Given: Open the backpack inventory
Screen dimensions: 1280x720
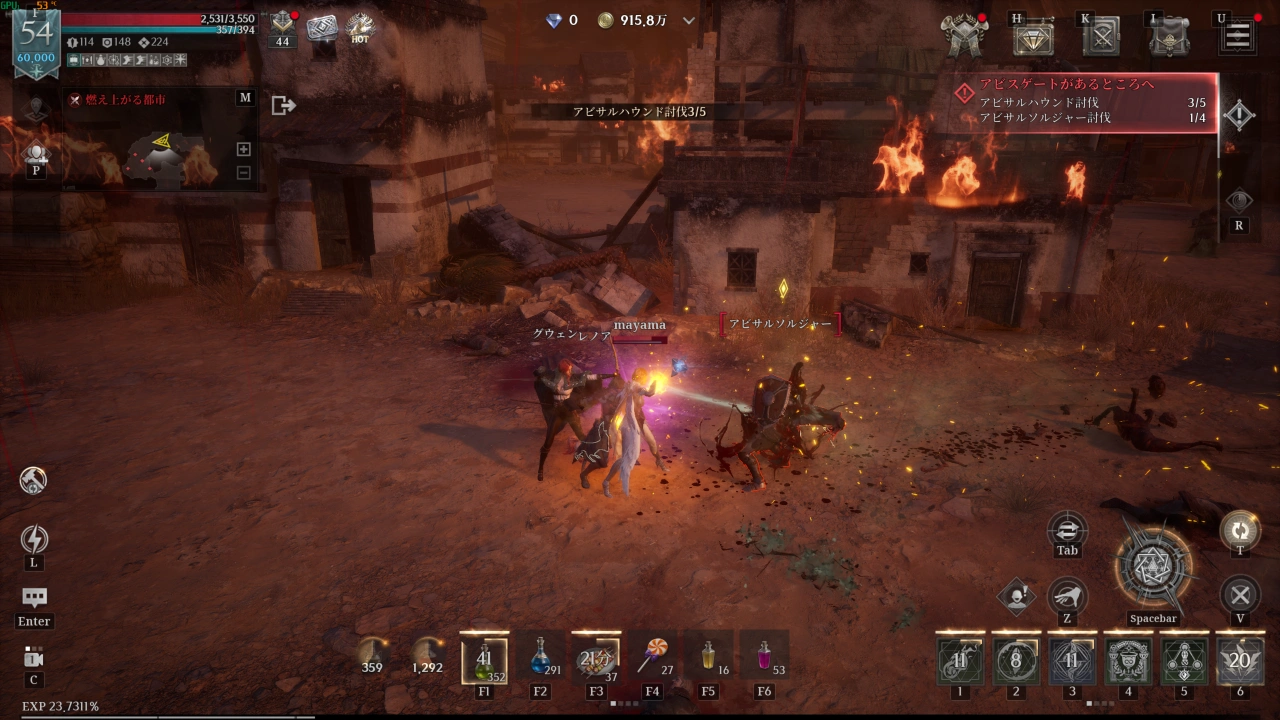Looking at the screenshot, I should 1168,37.
